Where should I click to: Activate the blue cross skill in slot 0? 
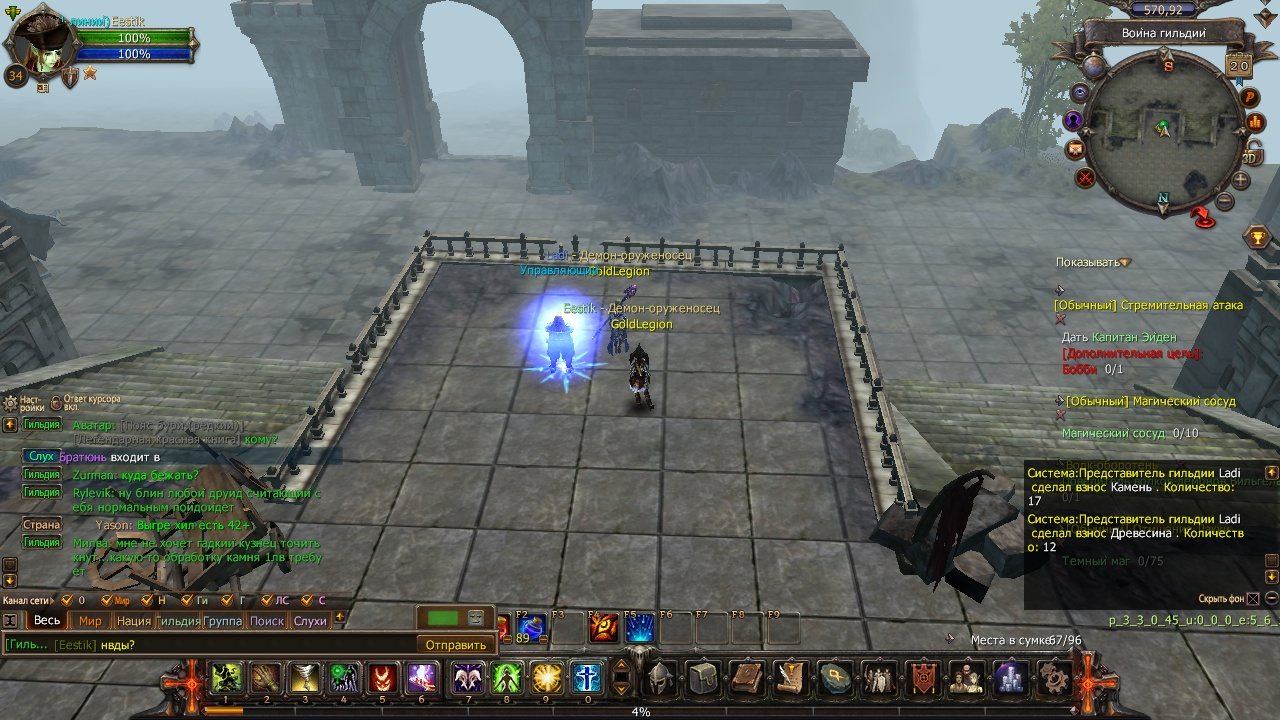[586, 679]
